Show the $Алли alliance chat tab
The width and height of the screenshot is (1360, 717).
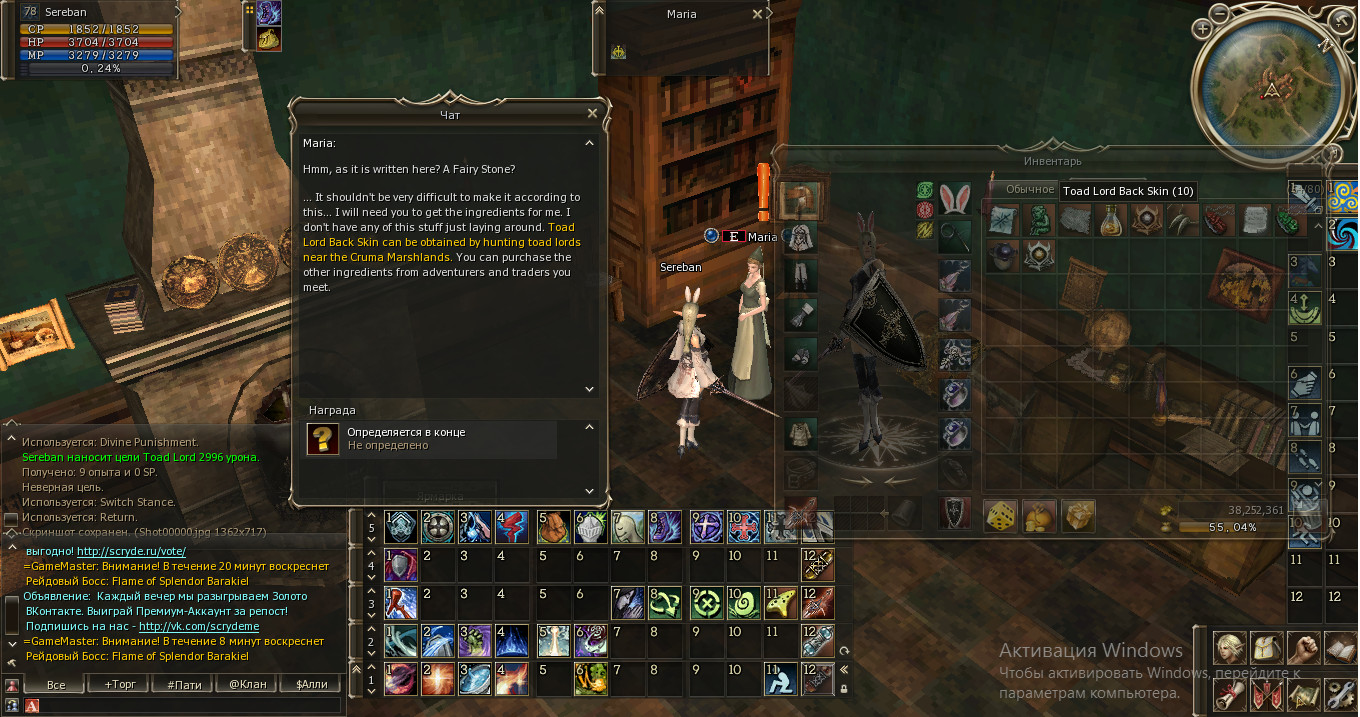pyautogui.click(x=311, y=685)
